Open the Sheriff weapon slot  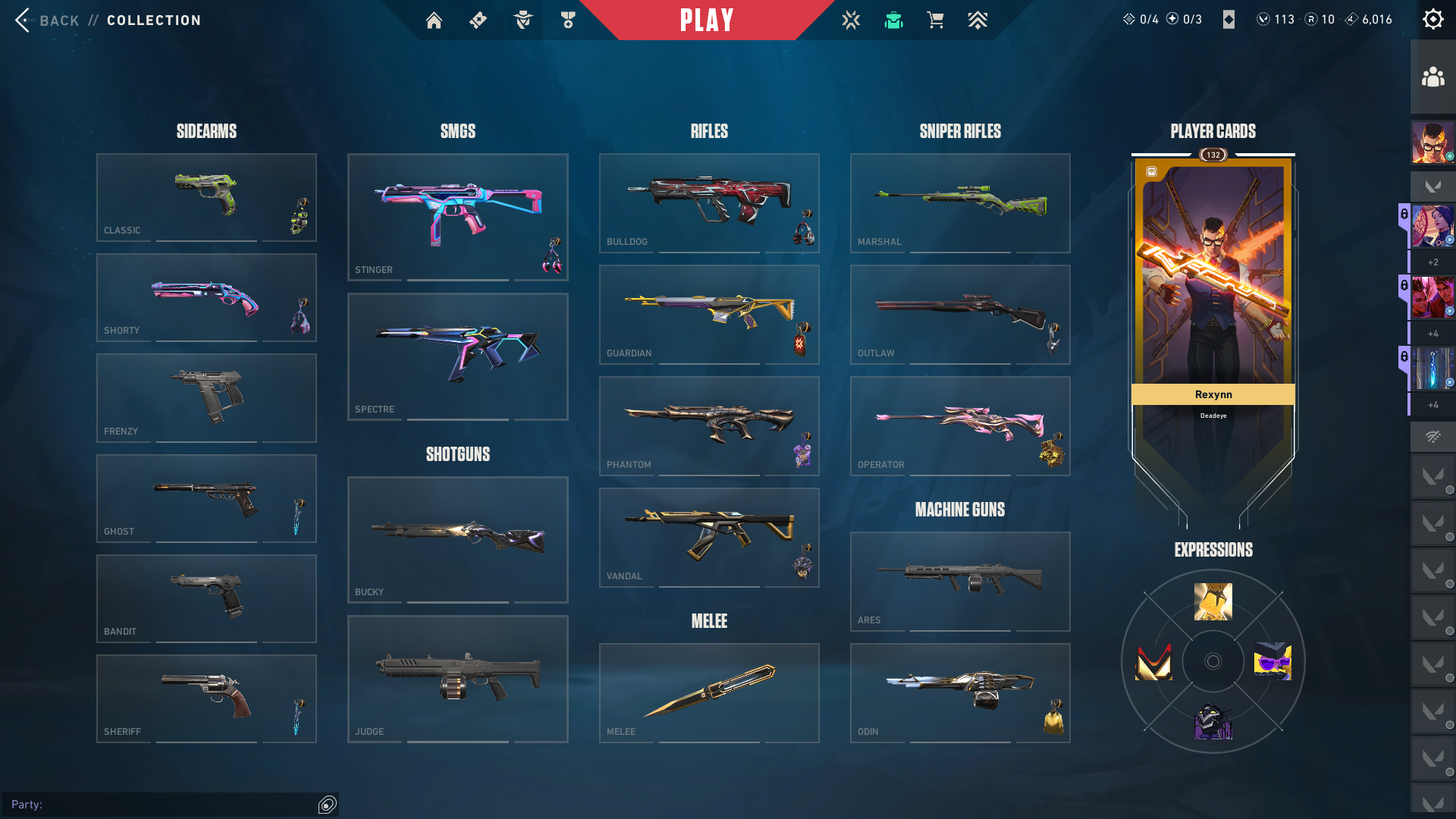tap(206, 698)
